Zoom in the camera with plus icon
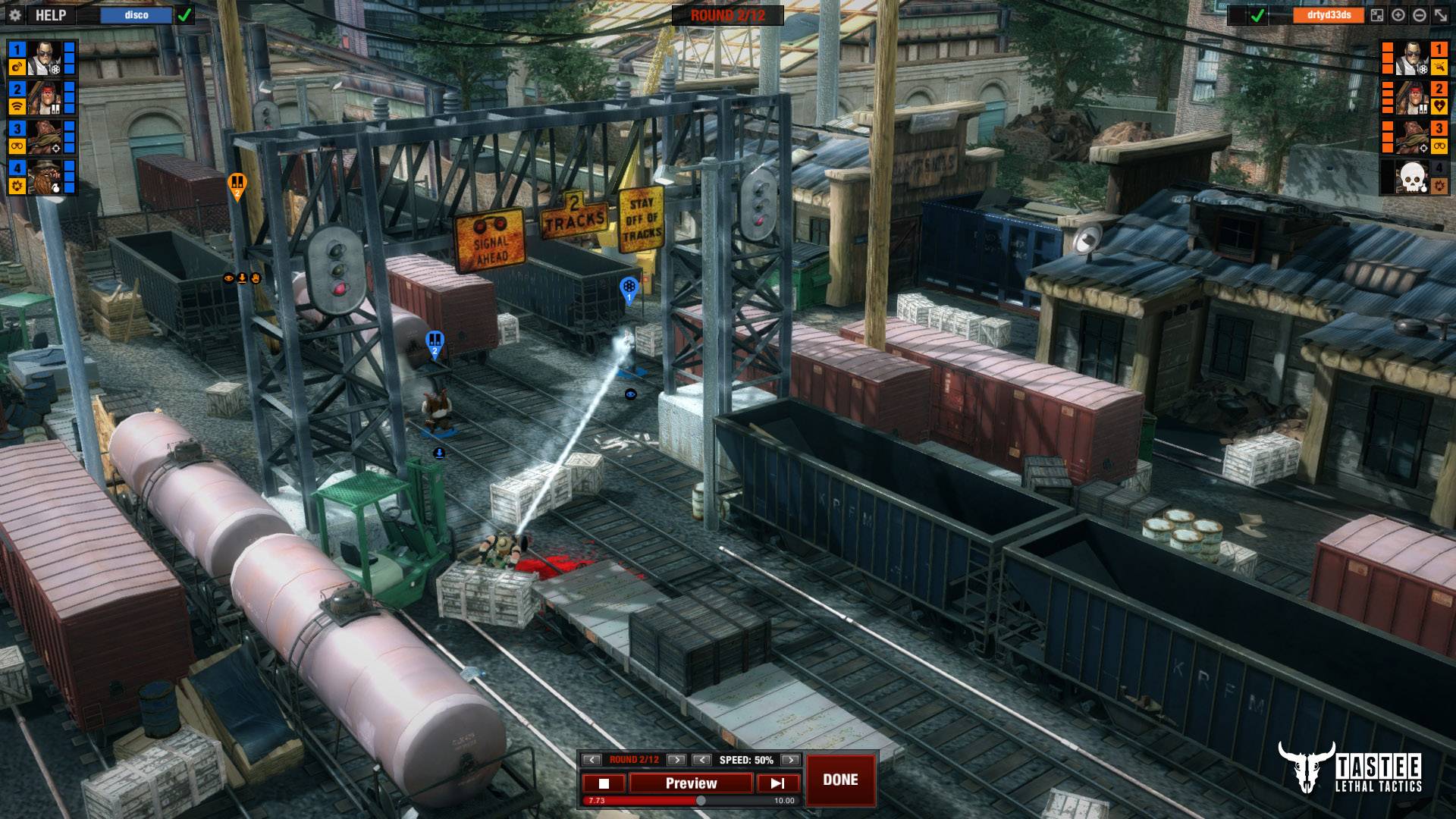Screen dimensions: 1456x819 (x=1398, y=15)
